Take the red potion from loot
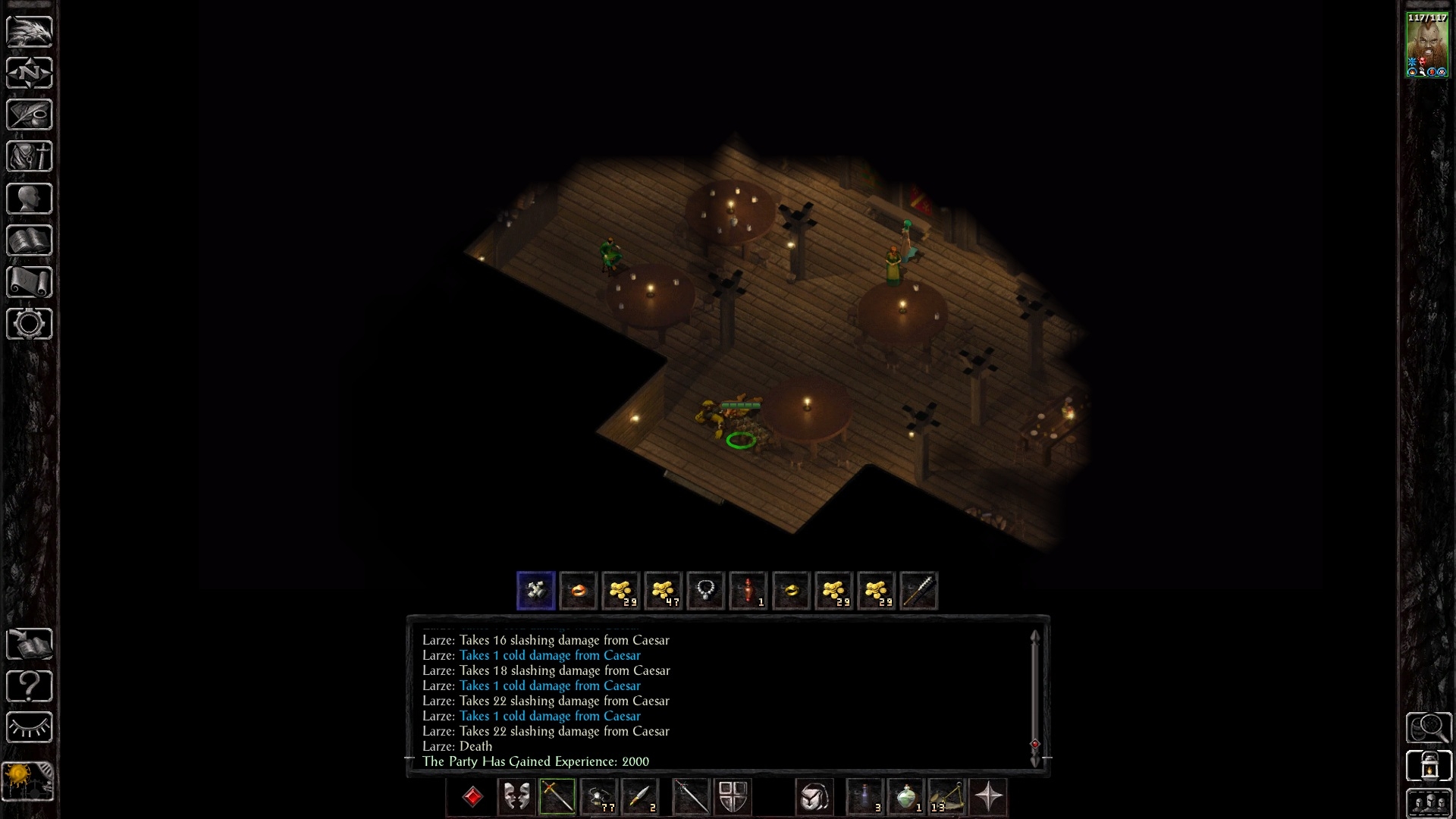1456x819 pixels. [x=748, y=591]
